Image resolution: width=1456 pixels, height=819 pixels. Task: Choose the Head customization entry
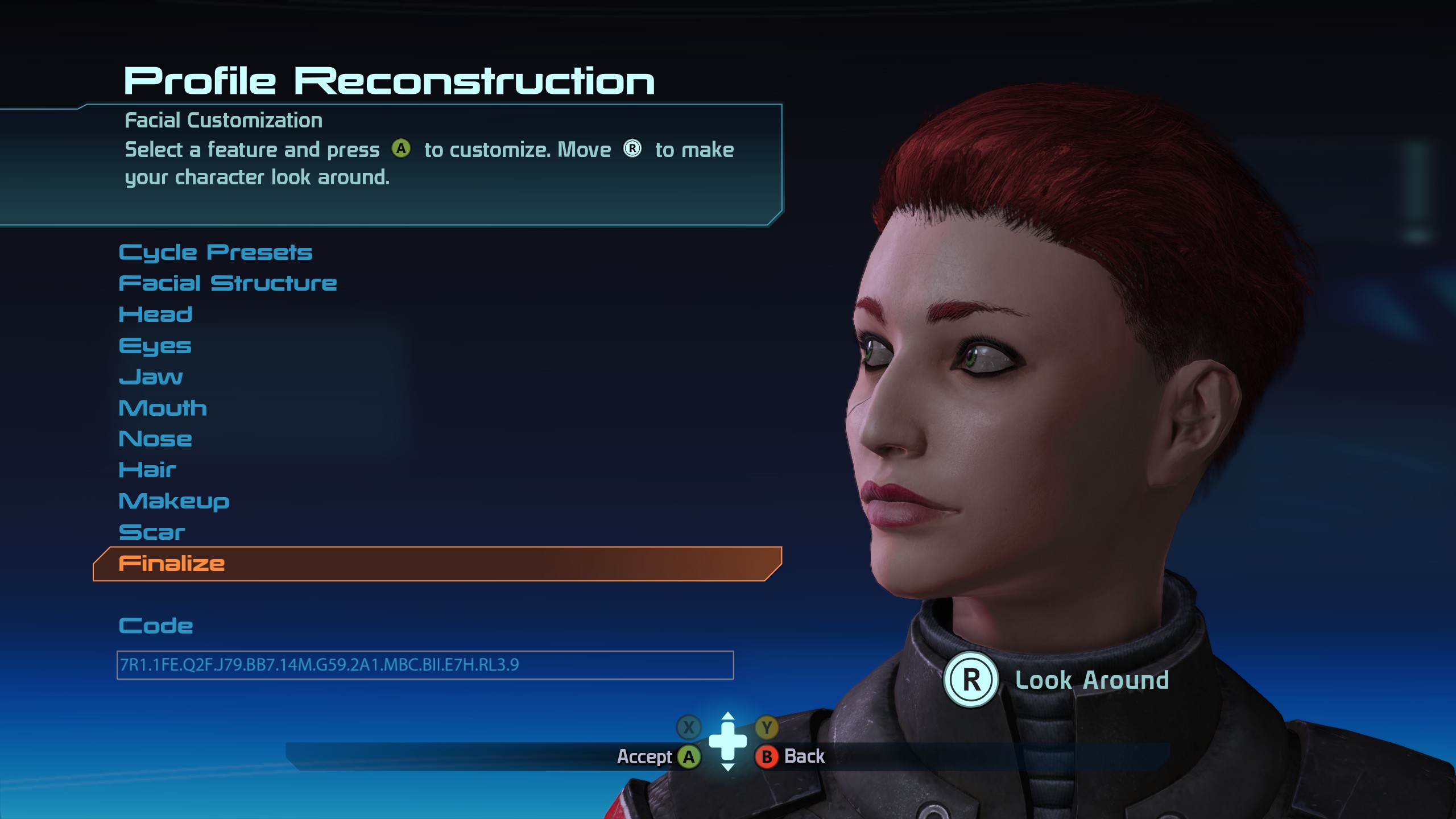click(x=155, y=315)
